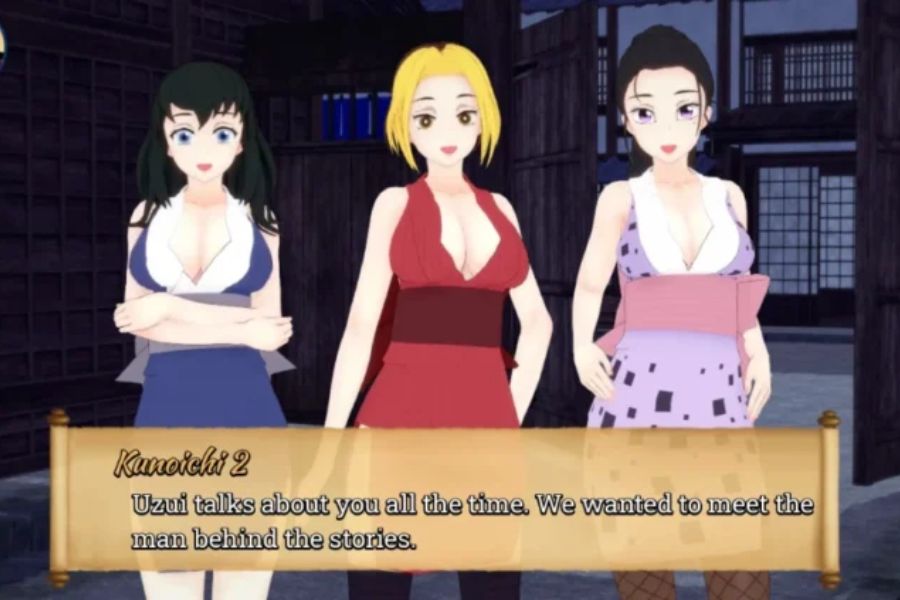The width and height of the screenshot is (900, 600).
Task: Click the round icon at the screen's left edge
Action: coord(3,47)
